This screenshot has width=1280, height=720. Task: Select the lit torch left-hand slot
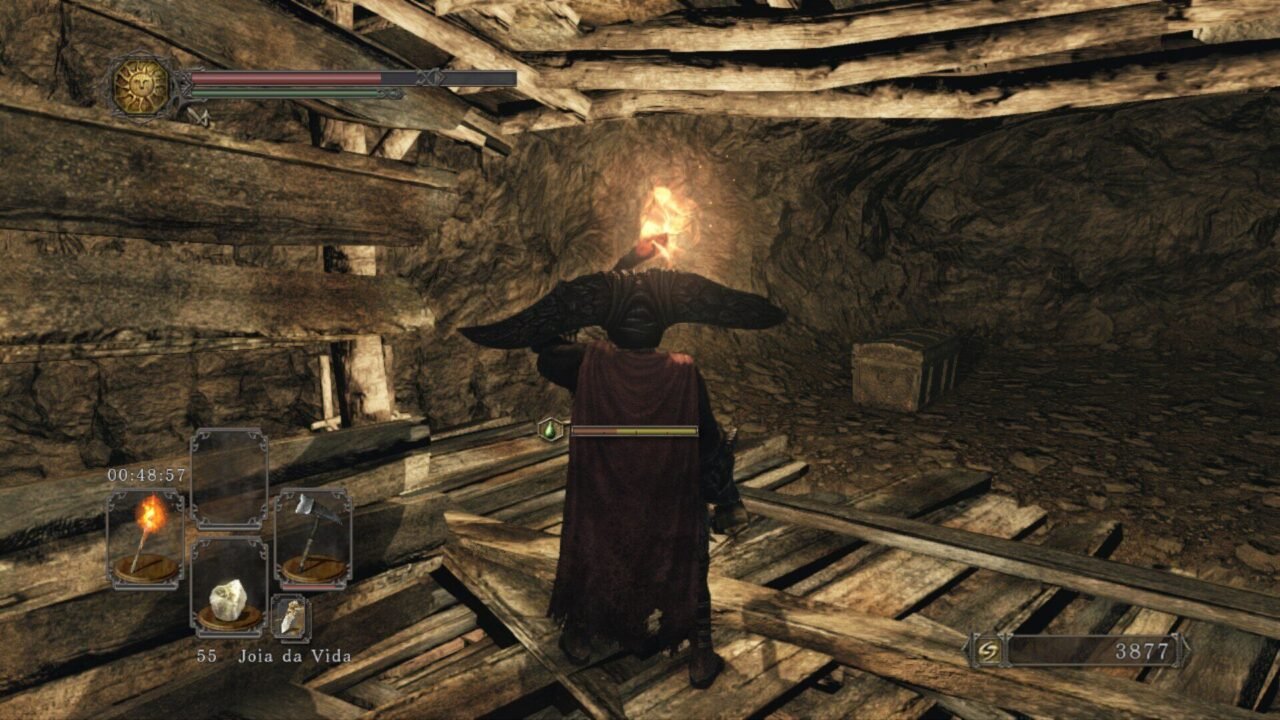146,537
